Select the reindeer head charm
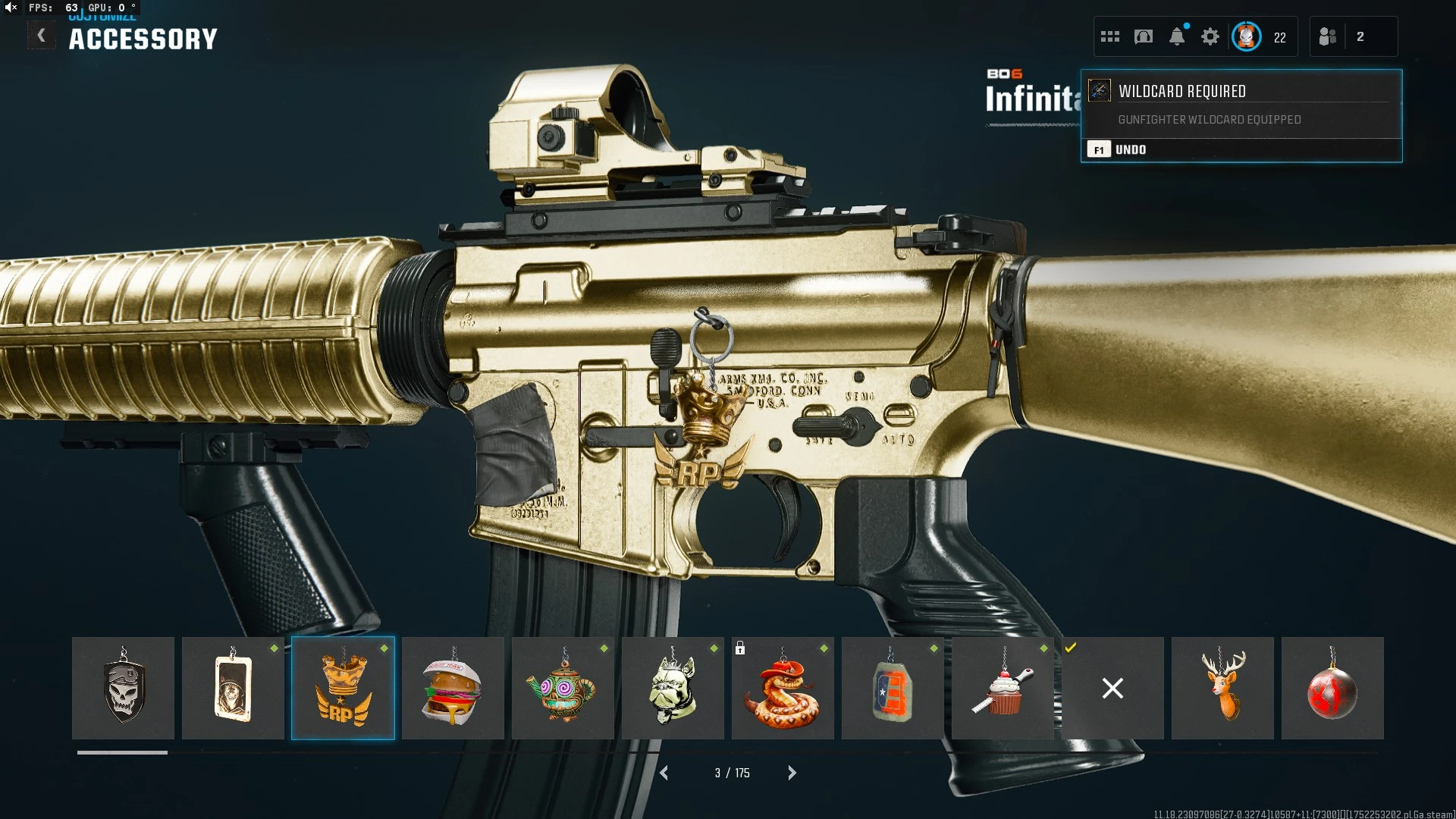 (x=1222, y=688)
